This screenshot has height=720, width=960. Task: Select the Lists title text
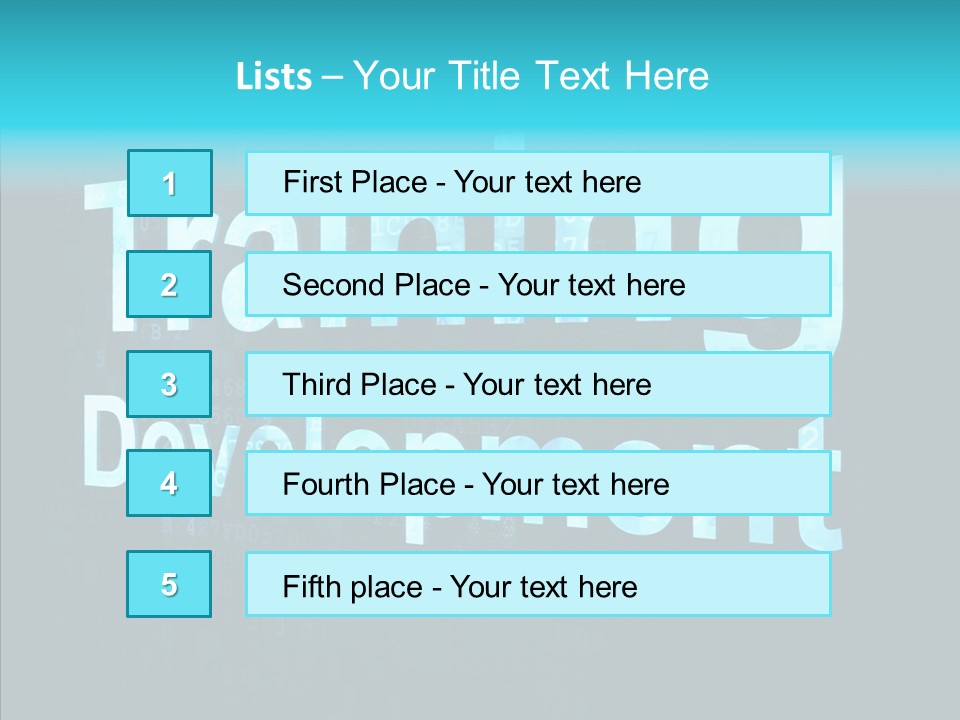[x=472, y=76]
